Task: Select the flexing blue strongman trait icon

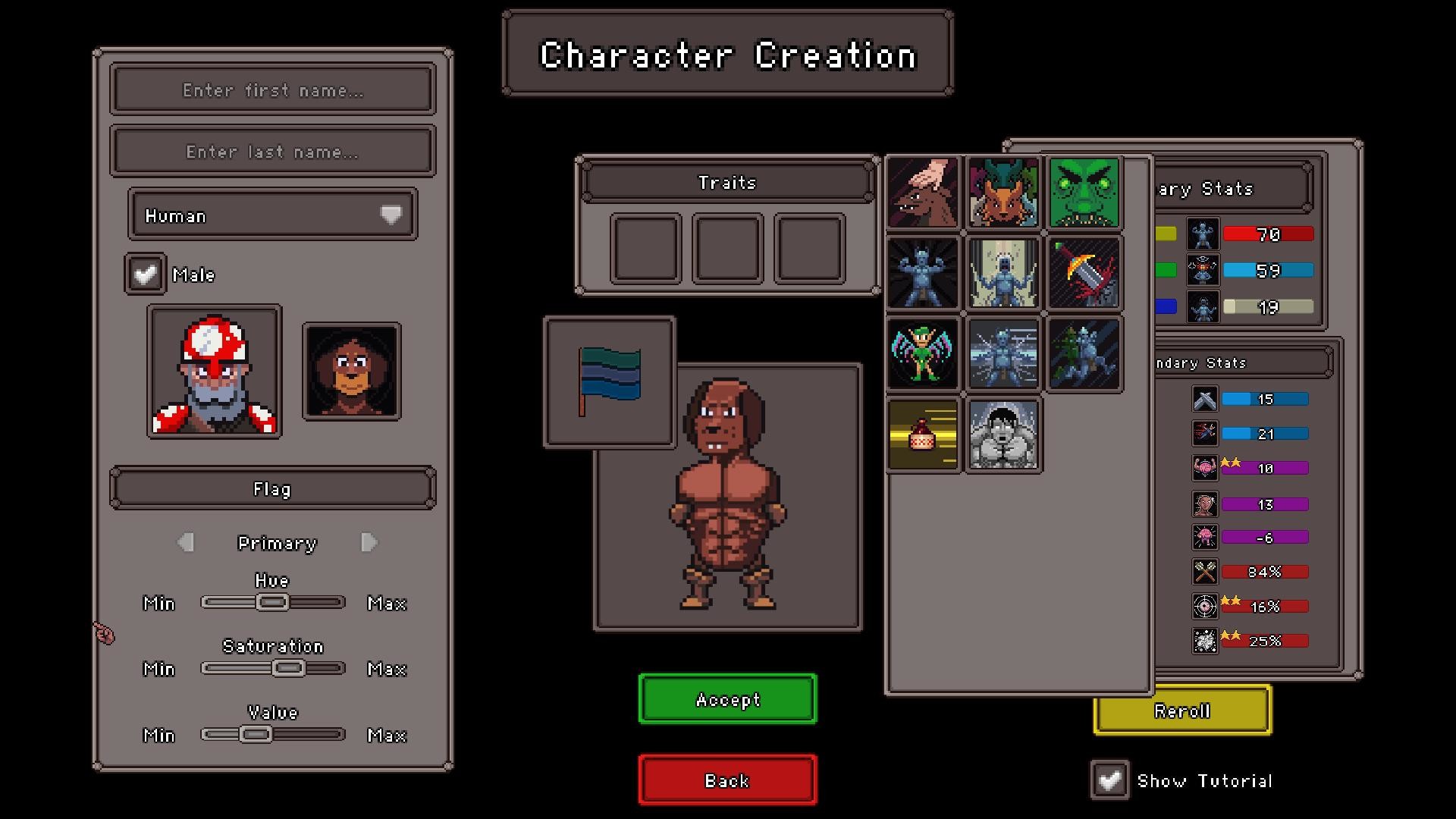Action: [x=923, y=273]
